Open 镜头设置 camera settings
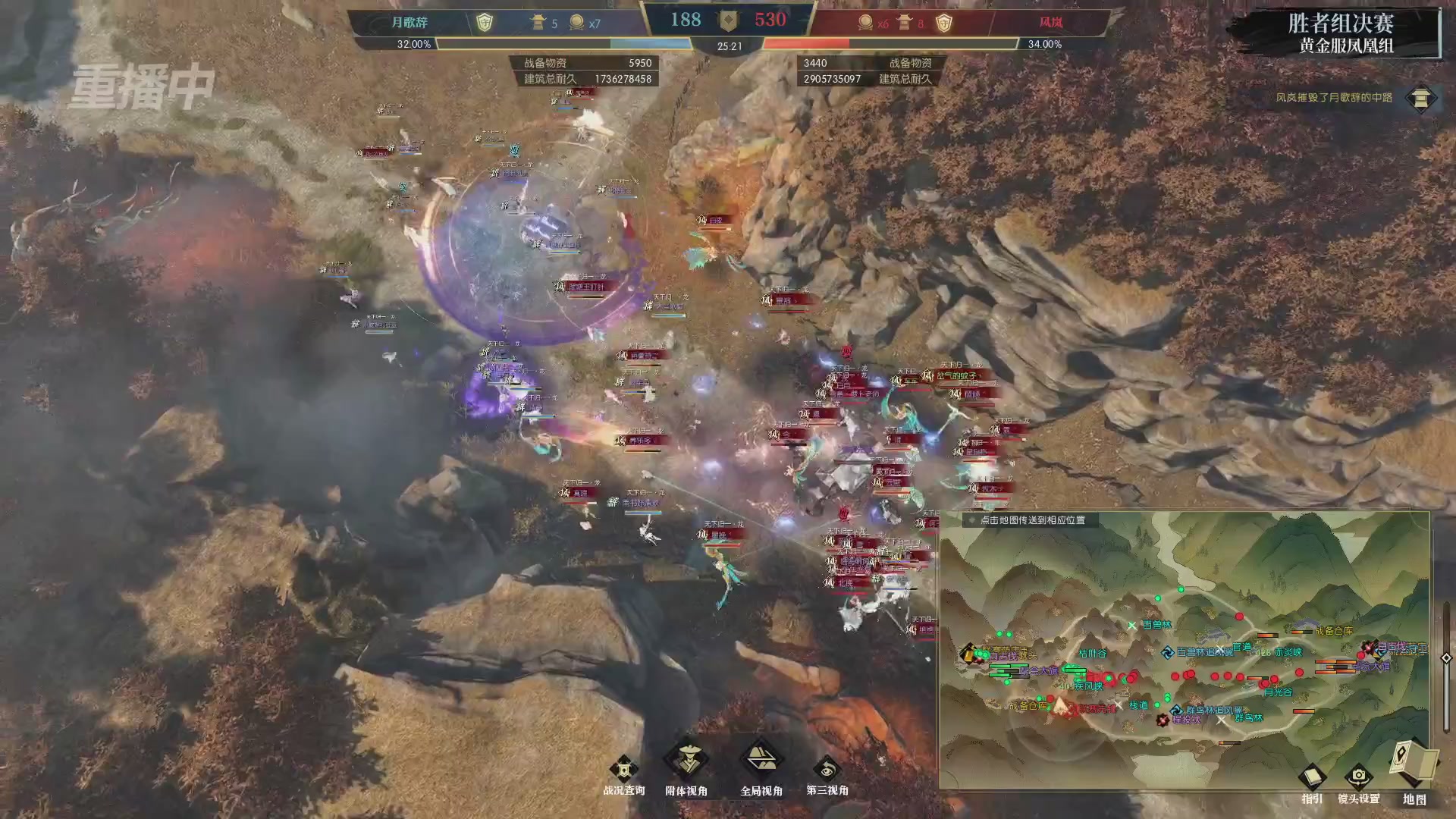1456x819 pixels. [1358, 780]
